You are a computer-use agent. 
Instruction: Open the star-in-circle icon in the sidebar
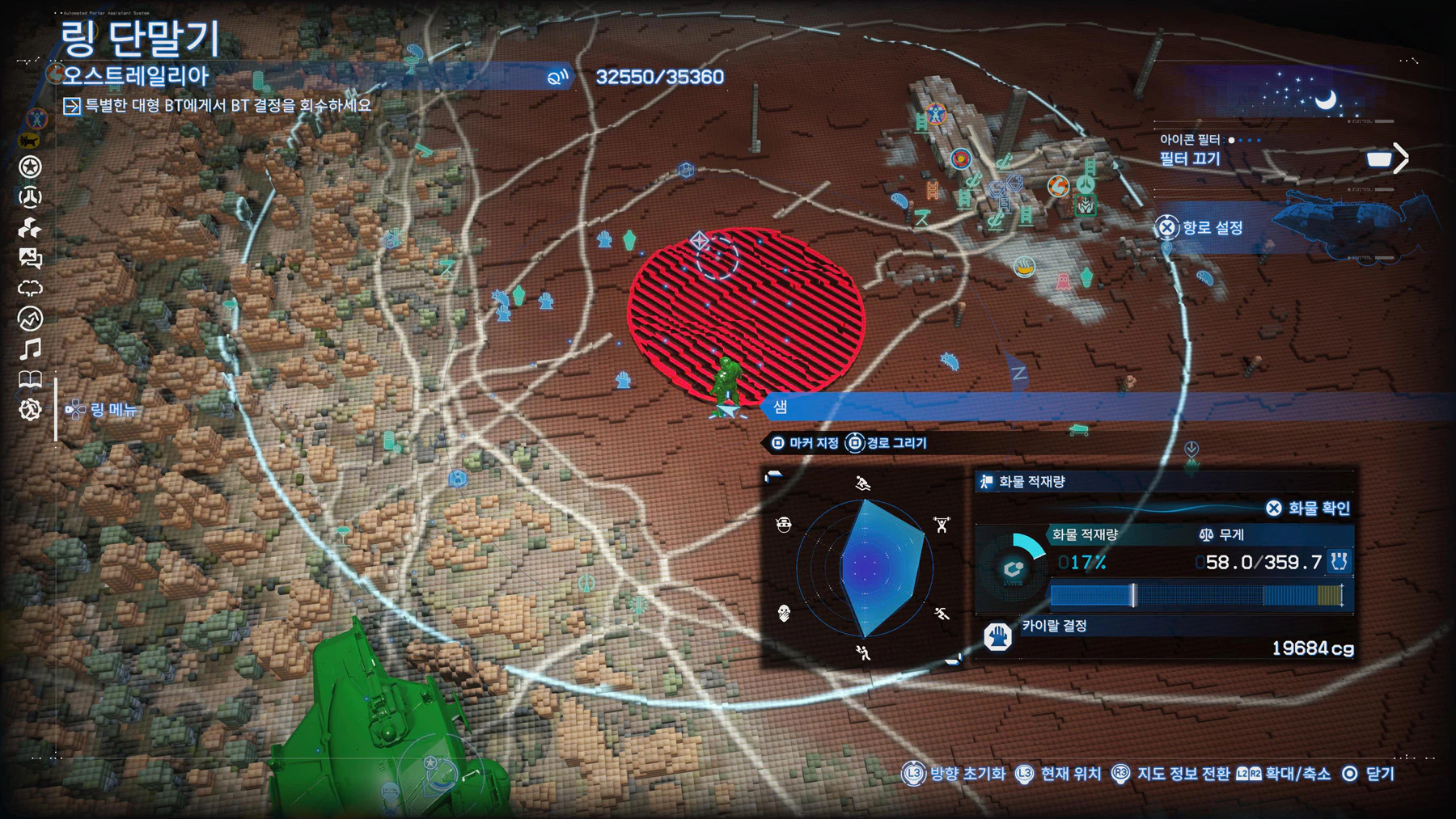point(30,167)
